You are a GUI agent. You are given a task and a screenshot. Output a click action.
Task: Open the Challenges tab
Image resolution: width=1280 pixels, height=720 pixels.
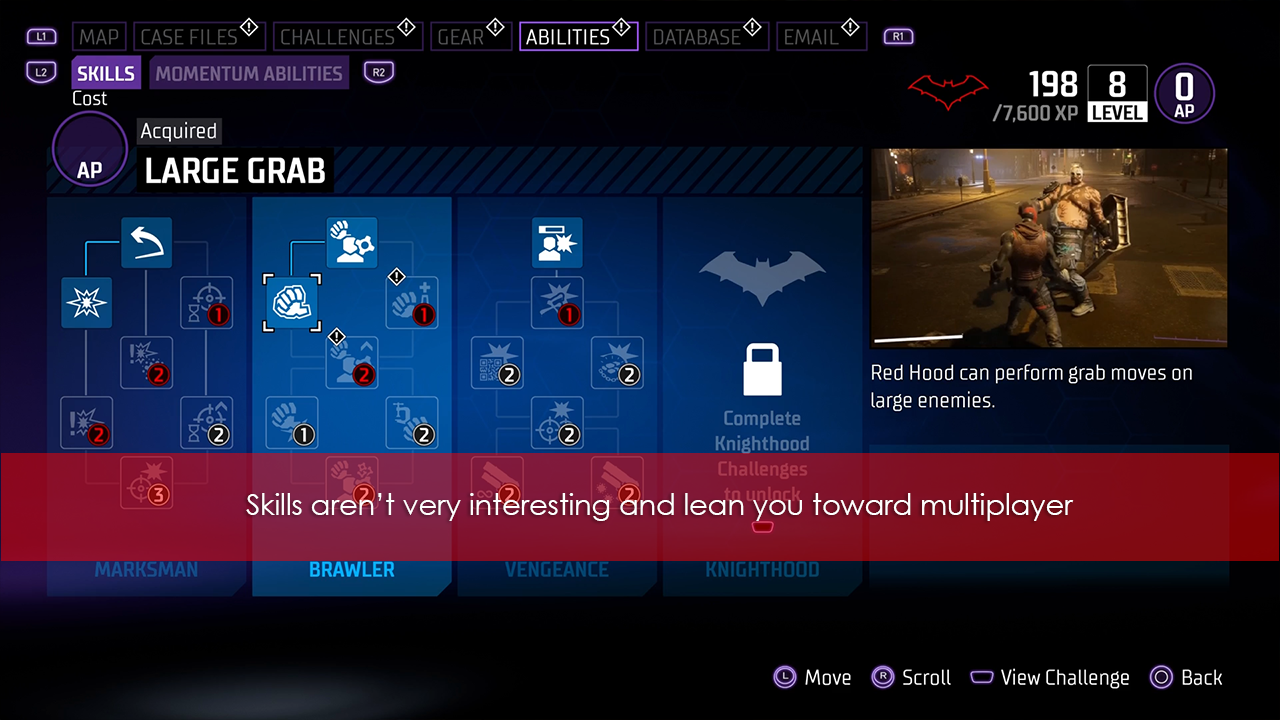pyautogui.click(x=337, y=37)
